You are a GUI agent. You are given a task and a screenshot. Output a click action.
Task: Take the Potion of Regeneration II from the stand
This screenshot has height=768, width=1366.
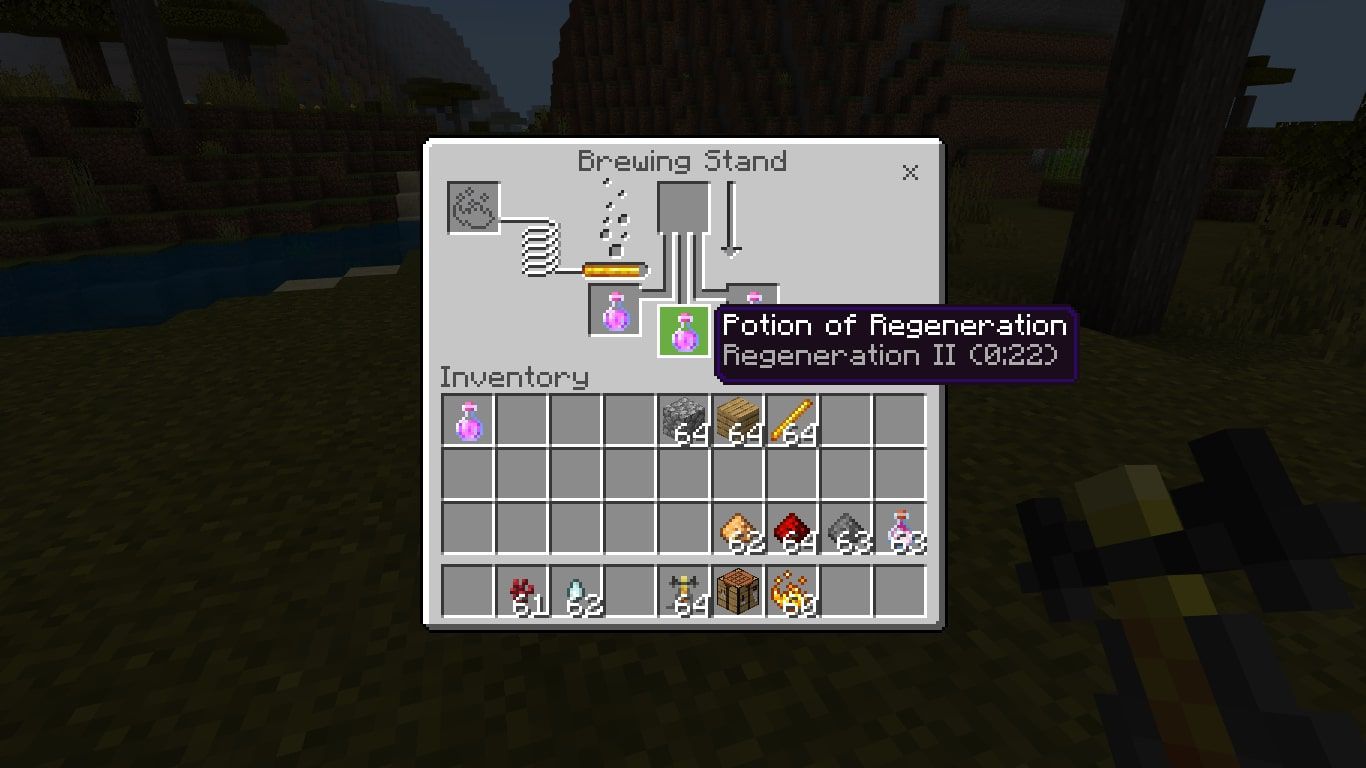685,328
